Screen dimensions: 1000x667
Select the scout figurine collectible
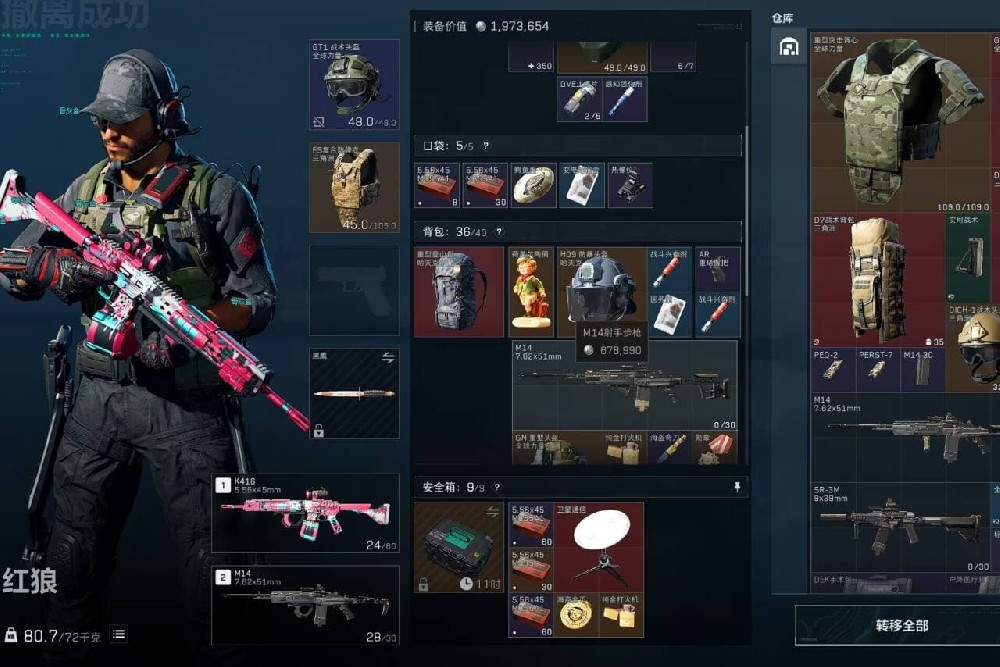coord(530,292)
